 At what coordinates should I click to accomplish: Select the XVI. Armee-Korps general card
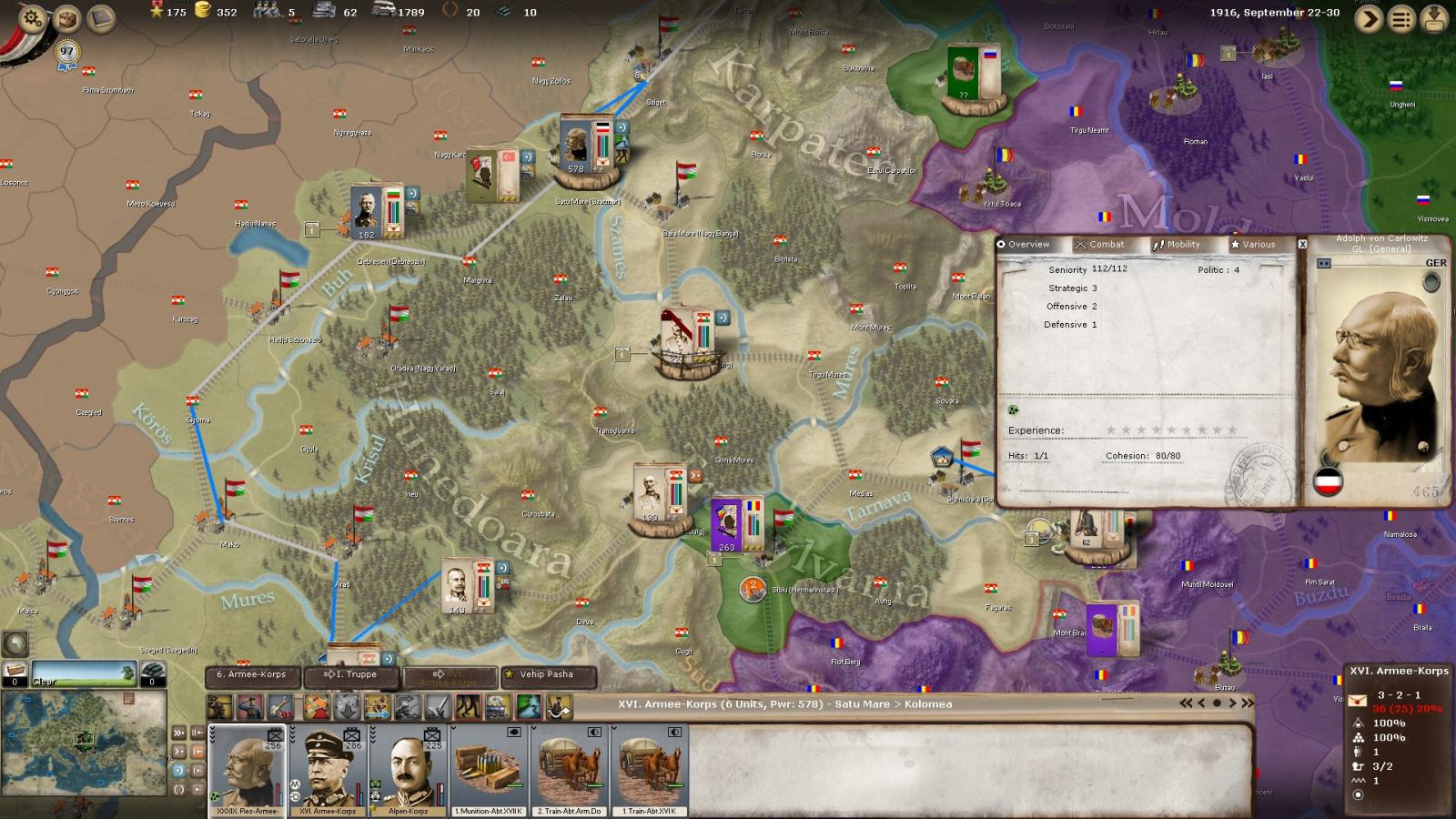click(328, 770)
